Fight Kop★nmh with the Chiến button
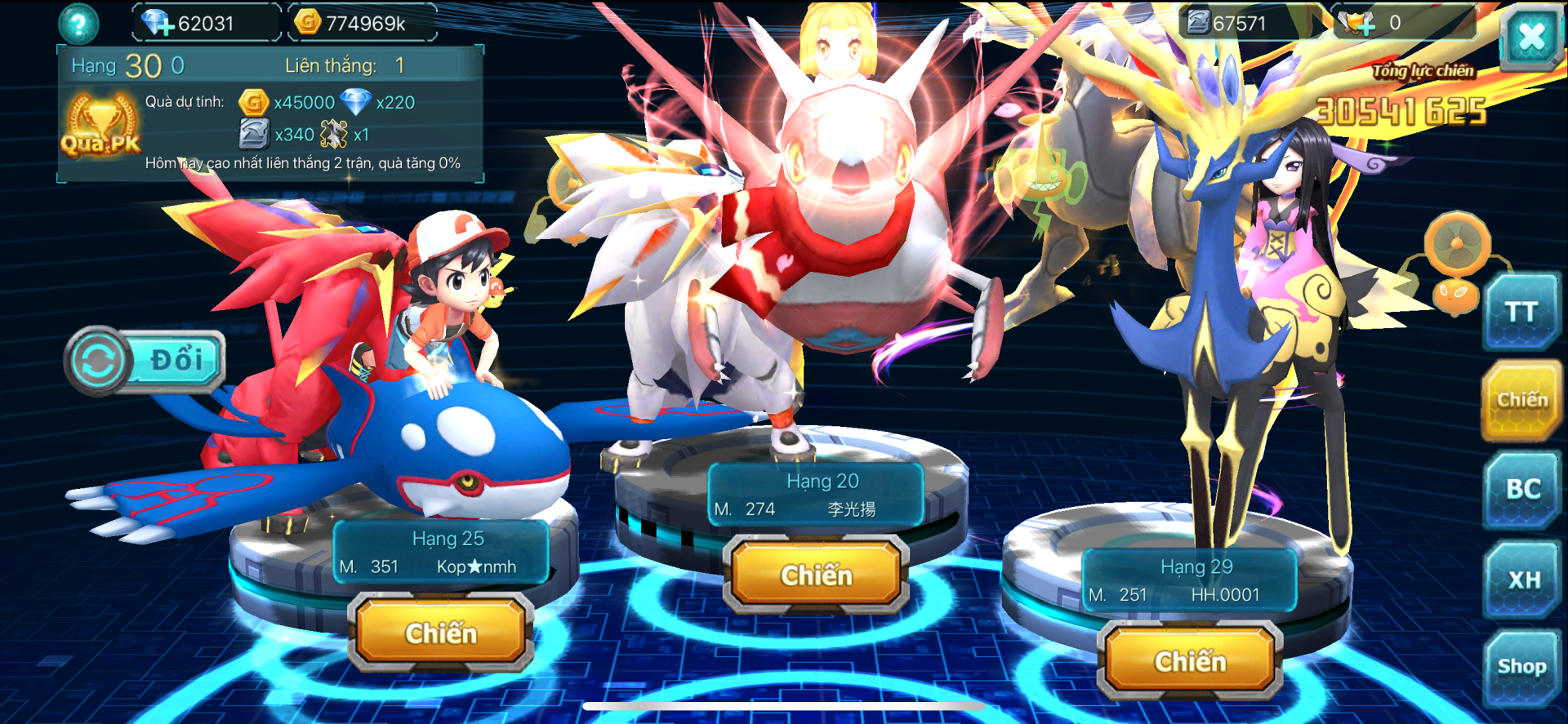 (441, 633)
